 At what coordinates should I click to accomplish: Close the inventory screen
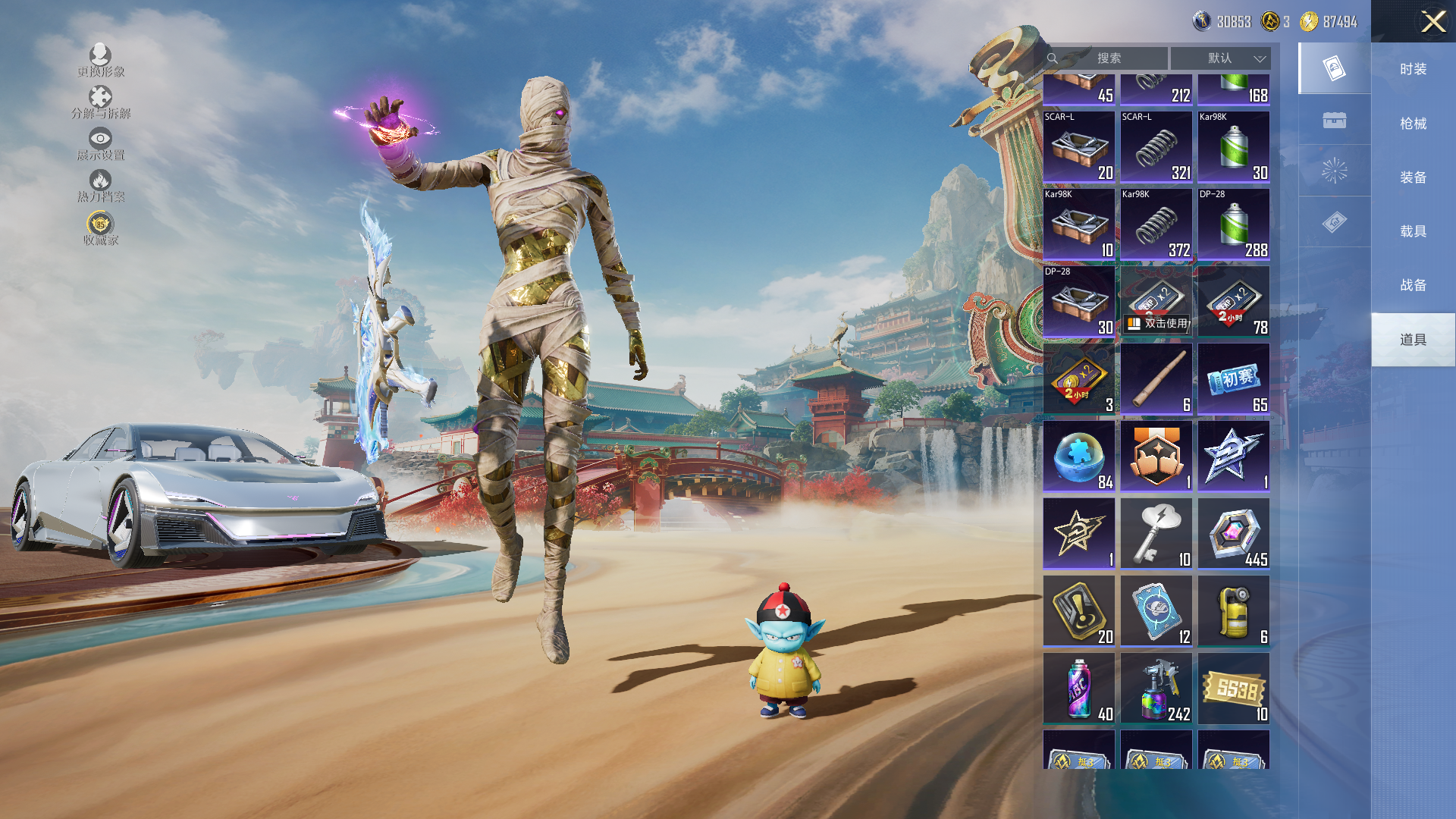pyautogui.click(x=1432, y=21)
